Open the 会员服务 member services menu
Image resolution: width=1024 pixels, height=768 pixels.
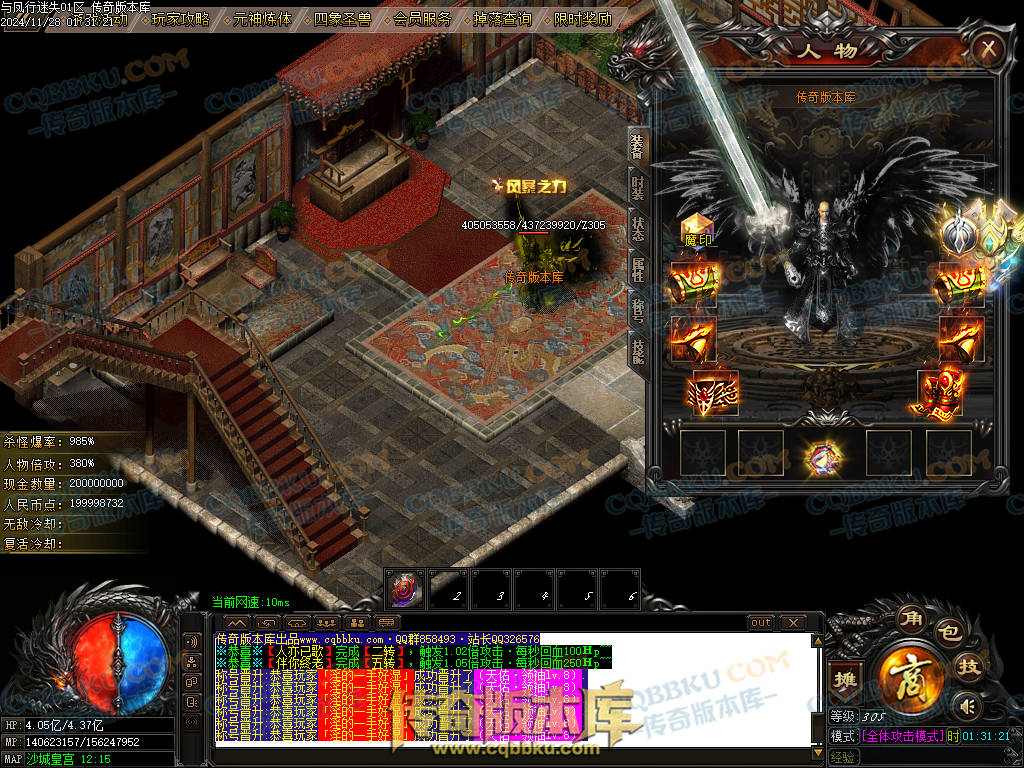click(422, 19)
